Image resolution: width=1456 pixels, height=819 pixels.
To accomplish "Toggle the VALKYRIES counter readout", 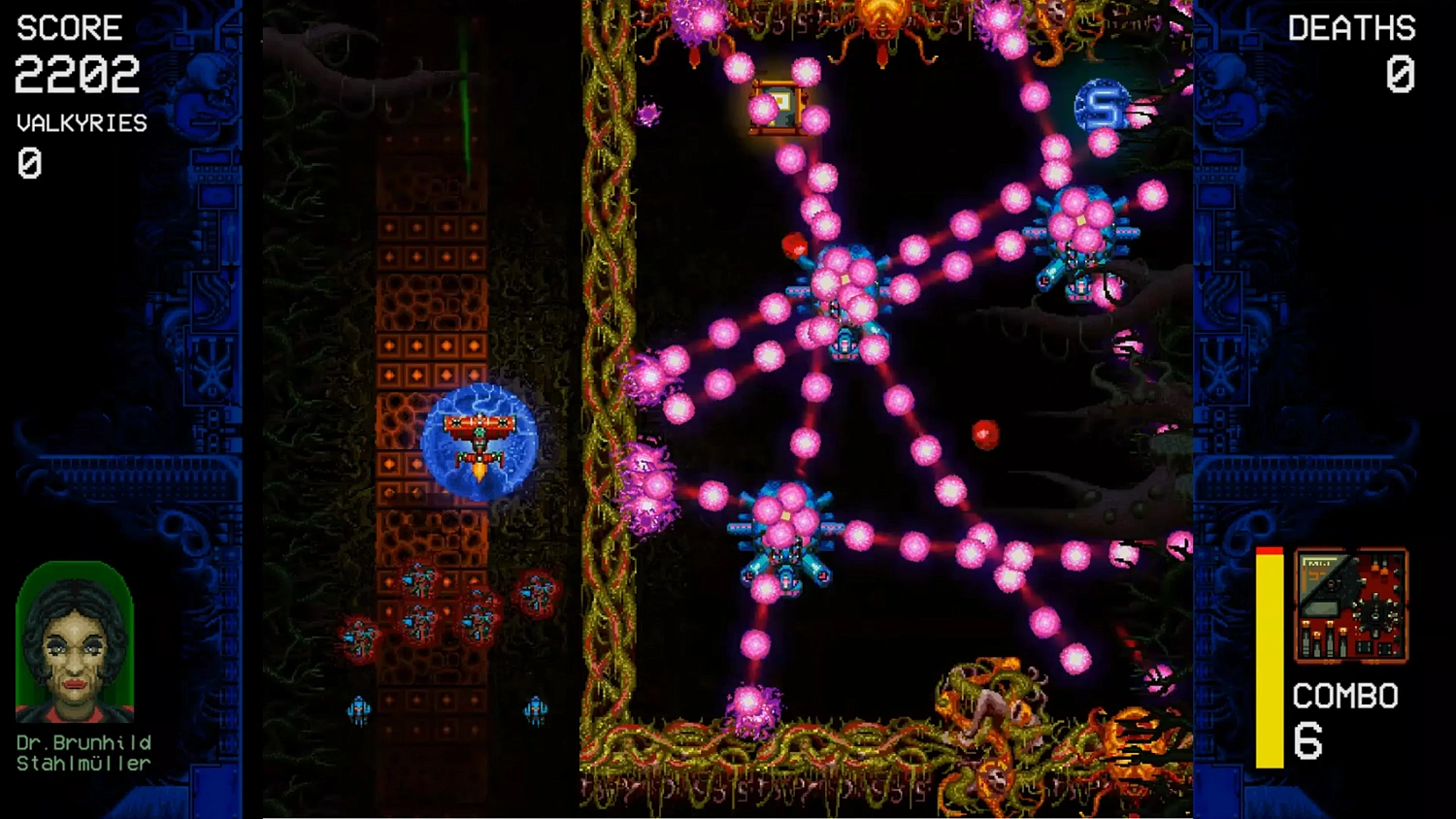I will click(x=81, y=122).
